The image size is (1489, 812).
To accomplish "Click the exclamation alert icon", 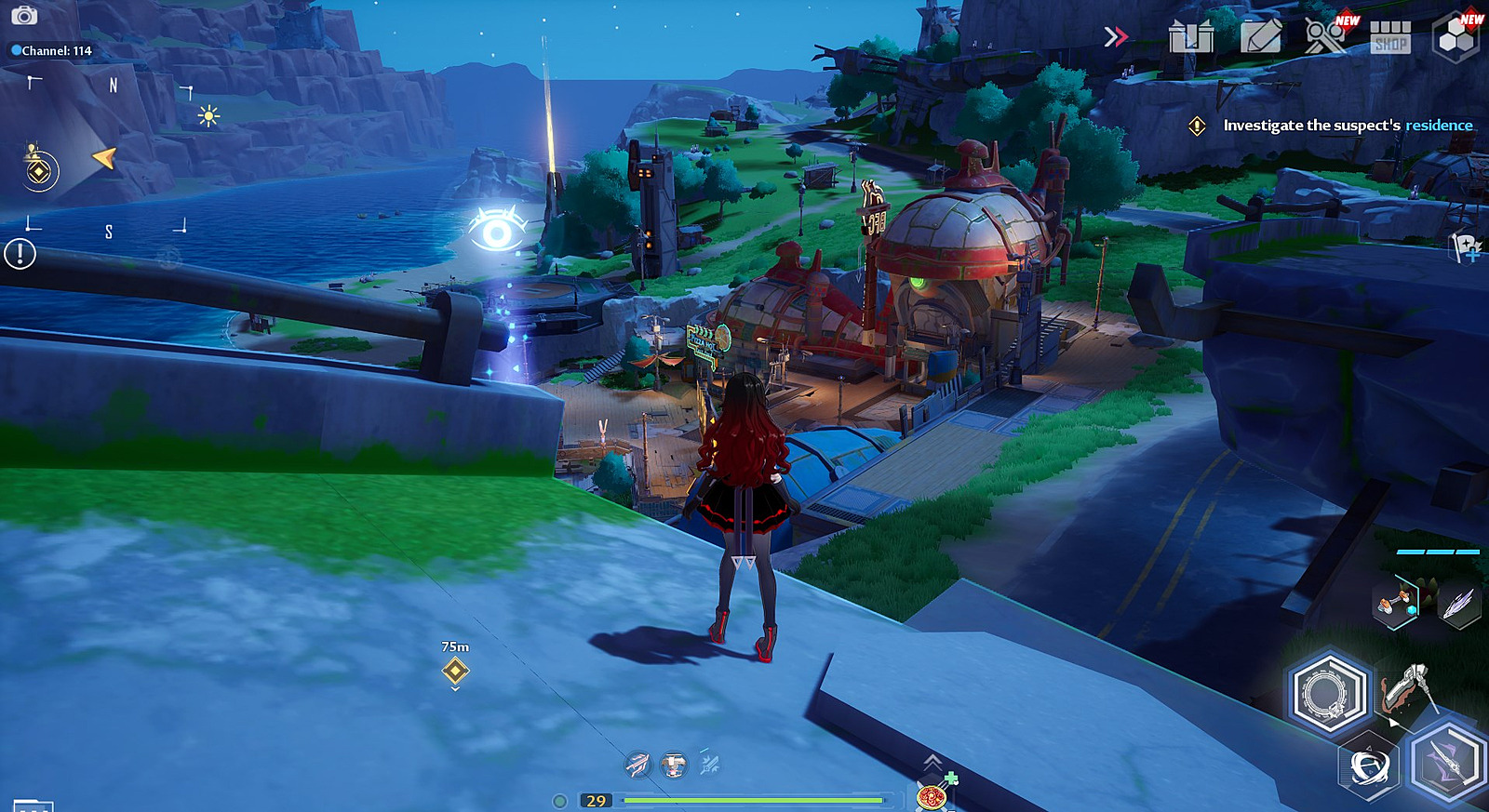I will (x=20, y=254).
